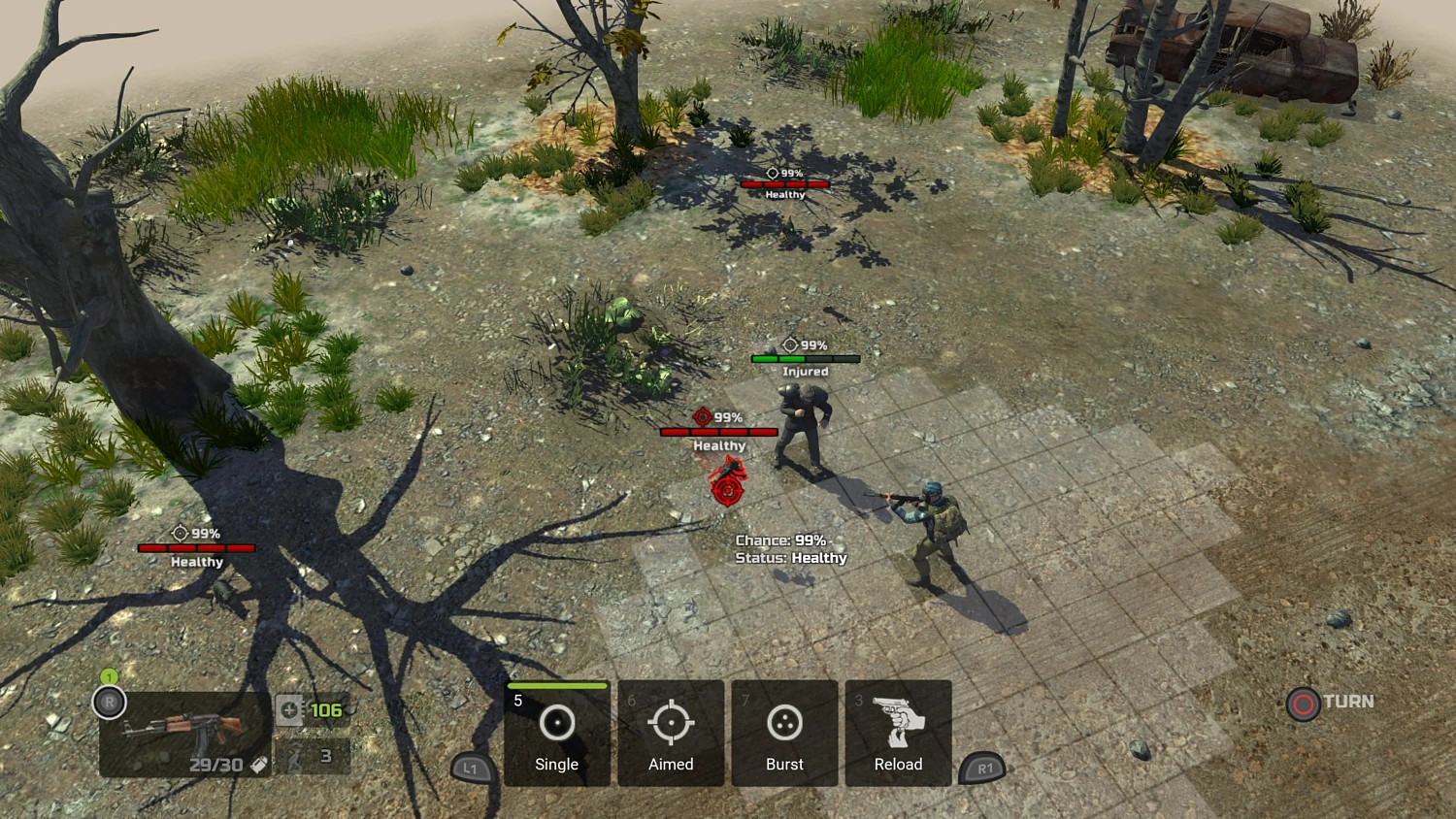End the turn with the TURN button
The width and height of the screenshot is (1456, 819).
click(x=1330, y=702)
